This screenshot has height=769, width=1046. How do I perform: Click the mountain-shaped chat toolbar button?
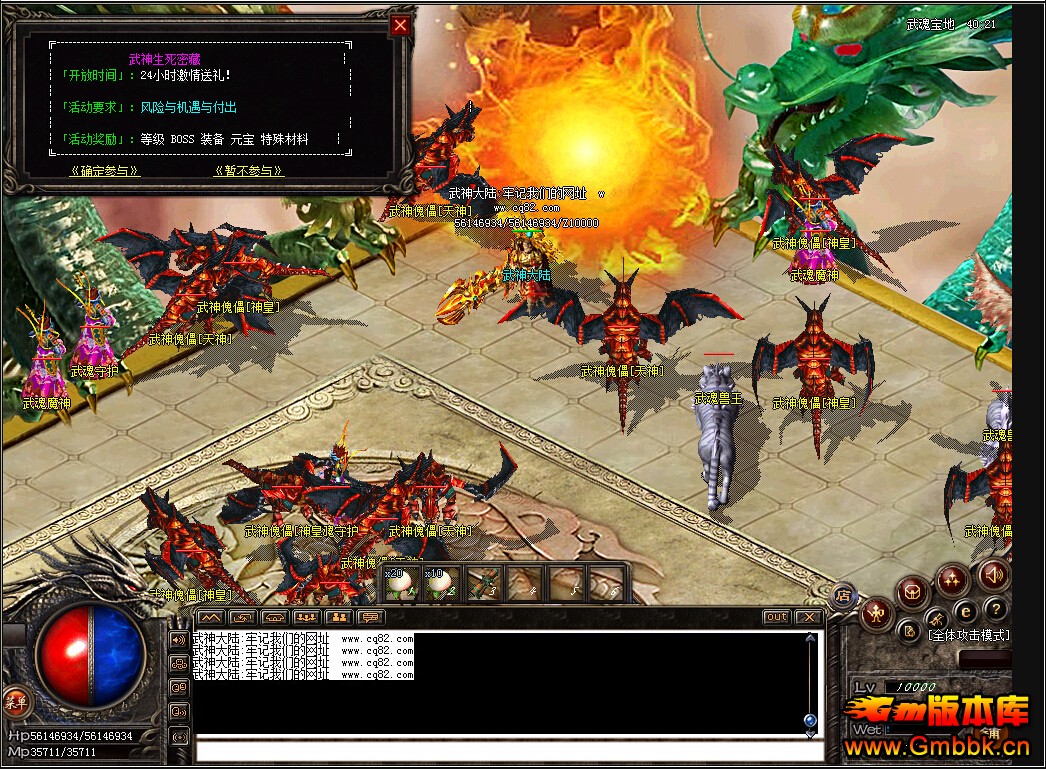(x=210, y=617)
